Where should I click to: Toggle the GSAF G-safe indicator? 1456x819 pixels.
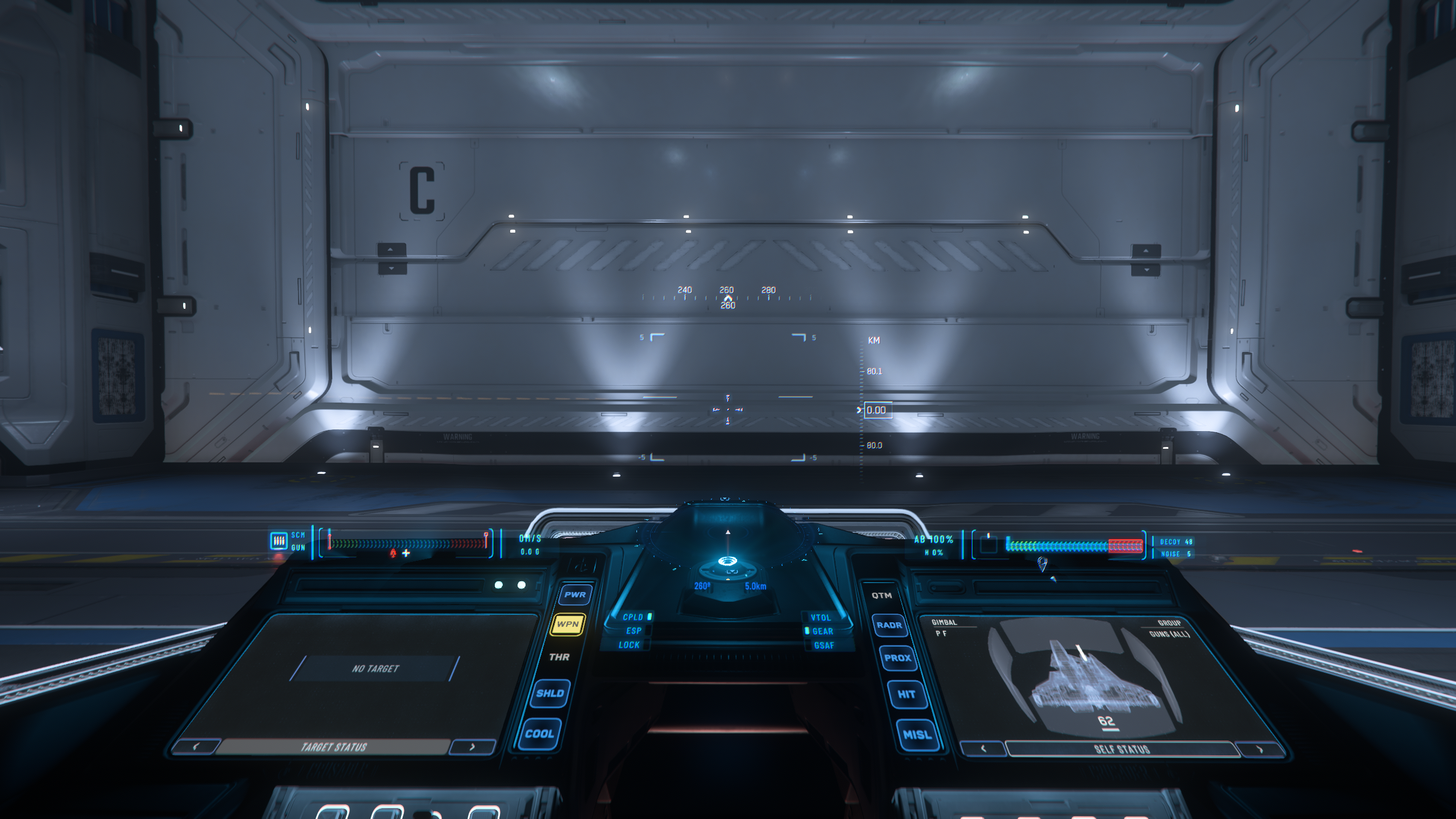(x=824, y=646)
